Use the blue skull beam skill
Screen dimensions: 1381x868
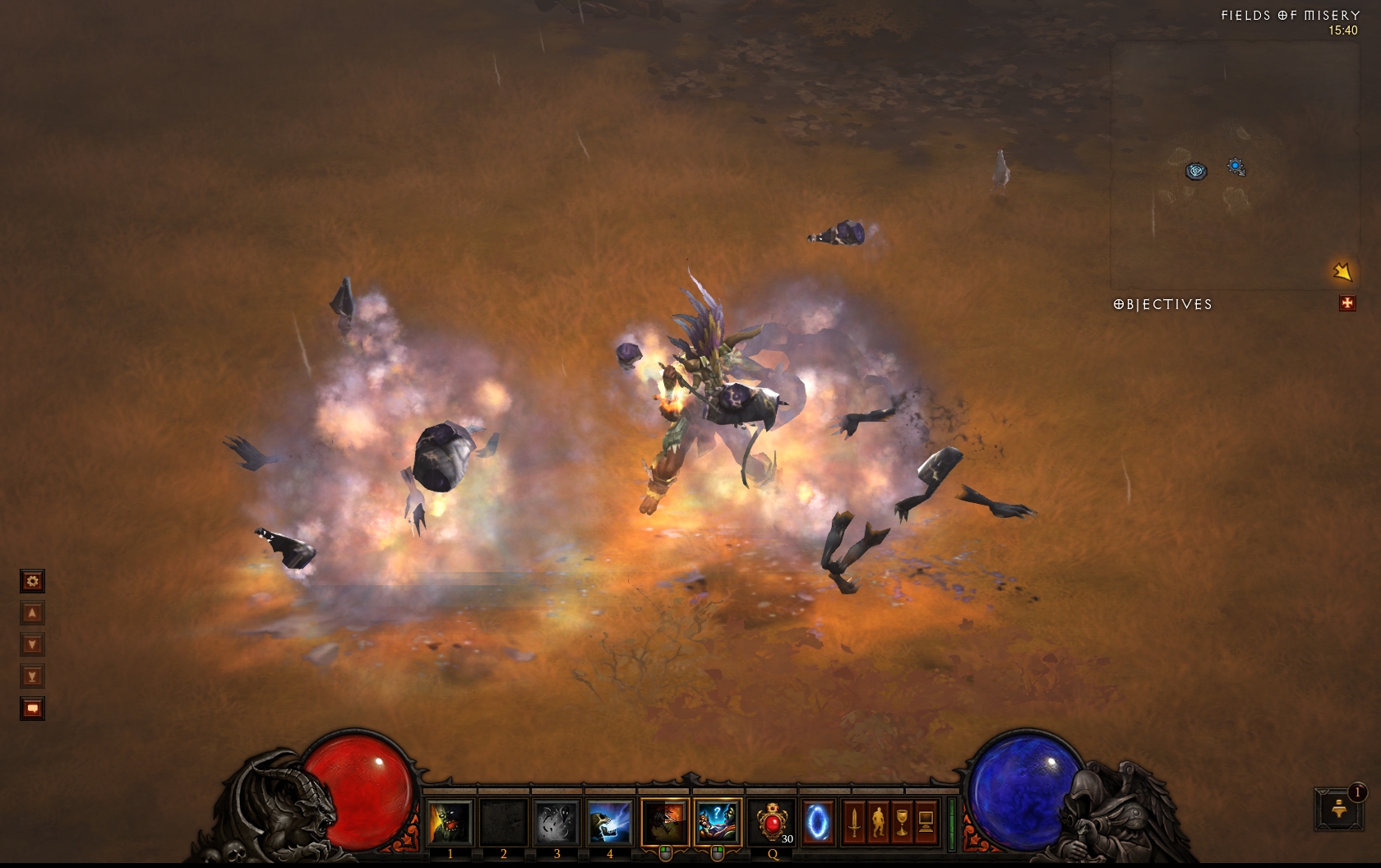(x=609, y=822)
